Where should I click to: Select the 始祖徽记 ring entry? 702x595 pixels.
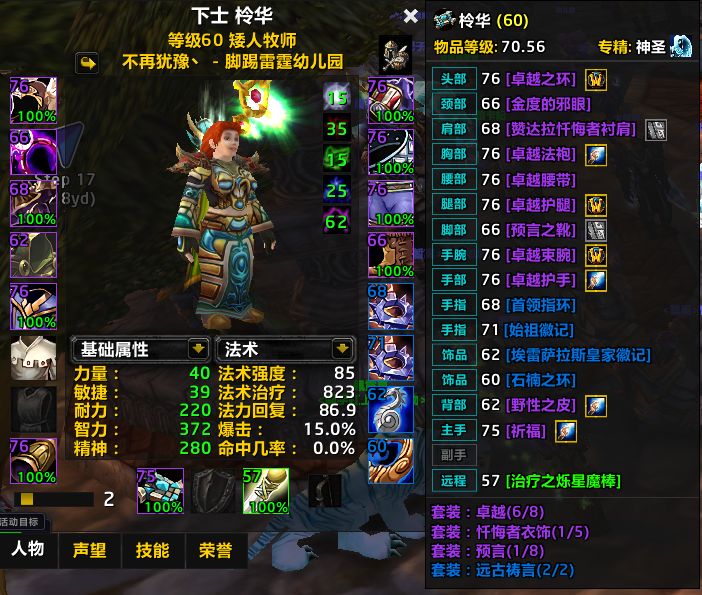541,329
